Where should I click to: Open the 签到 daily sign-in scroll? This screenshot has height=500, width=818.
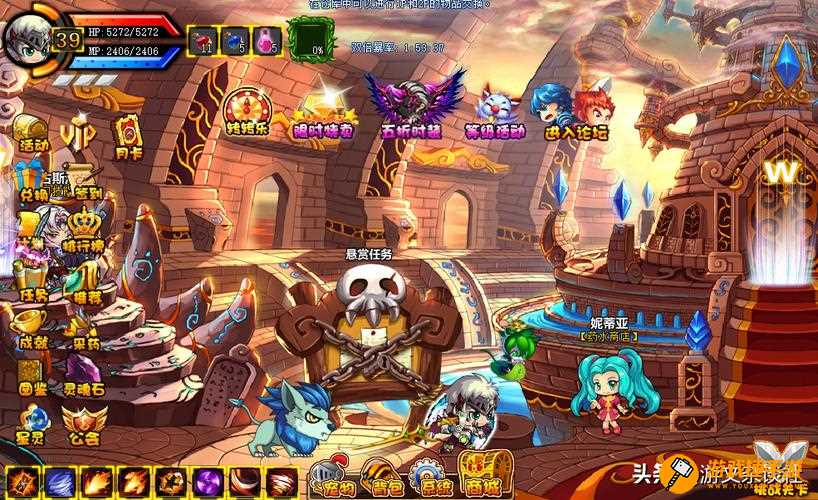[88, 182]
